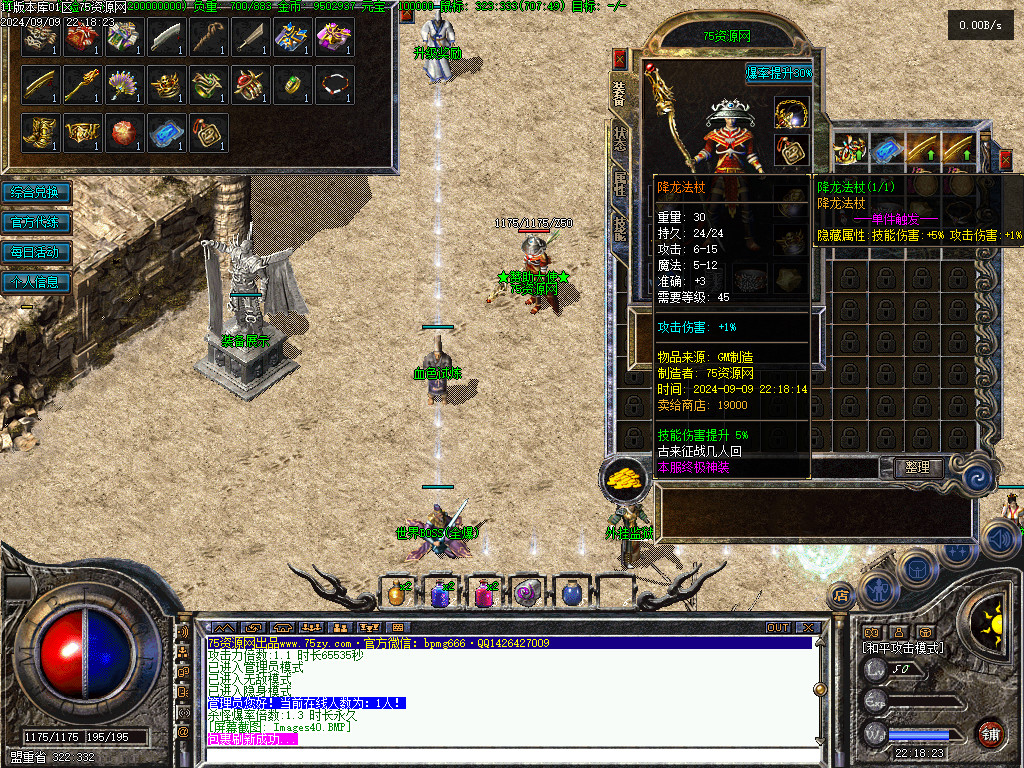Use the purple scroll on the hotbar
Screen dimensions: 1024x768
pyautogui.click(x=525, y=593)
